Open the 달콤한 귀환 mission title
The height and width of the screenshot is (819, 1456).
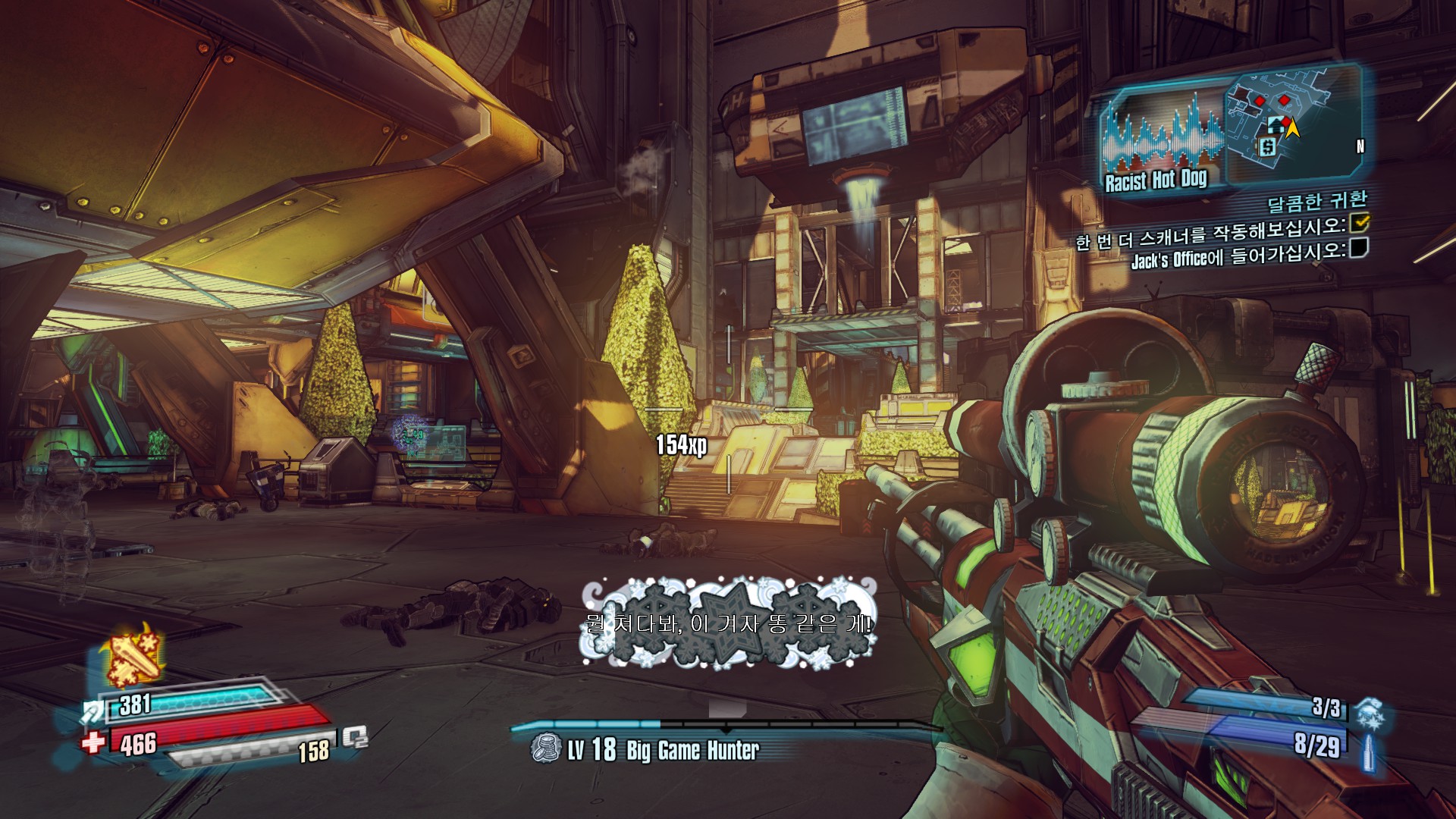click(x=1317, y=201)
